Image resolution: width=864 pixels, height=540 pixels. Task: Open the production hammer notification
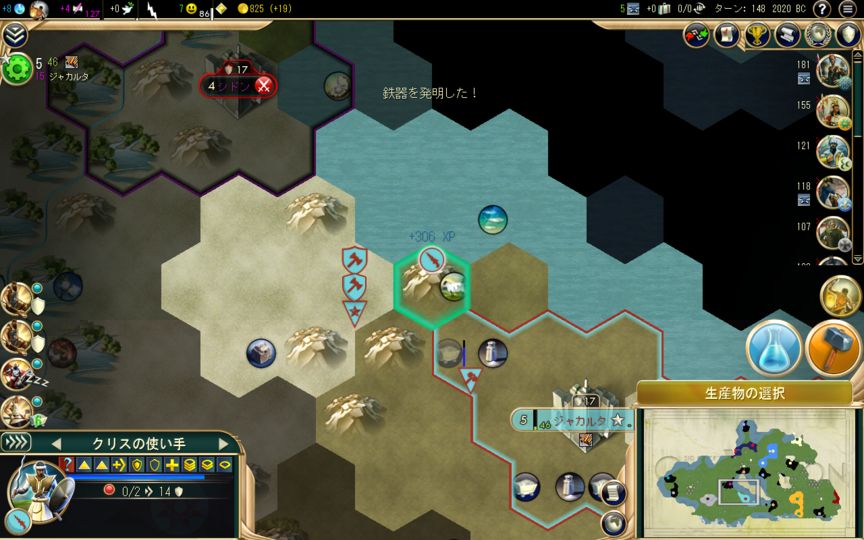pos(833,347)
